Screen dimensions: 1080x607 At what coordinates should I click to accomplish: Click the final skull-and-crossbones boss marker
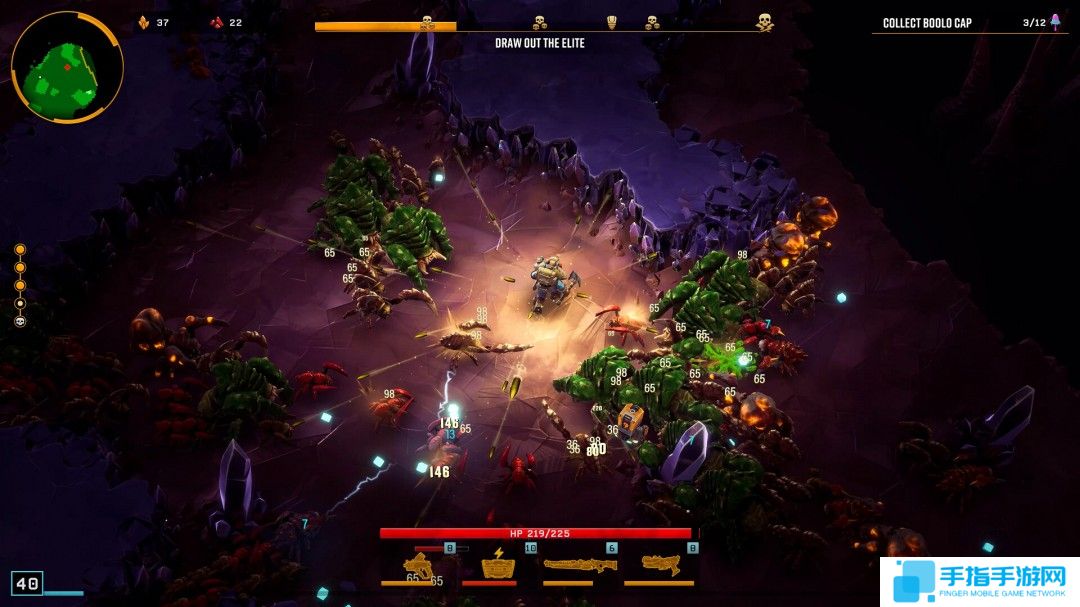click(764, 21)
